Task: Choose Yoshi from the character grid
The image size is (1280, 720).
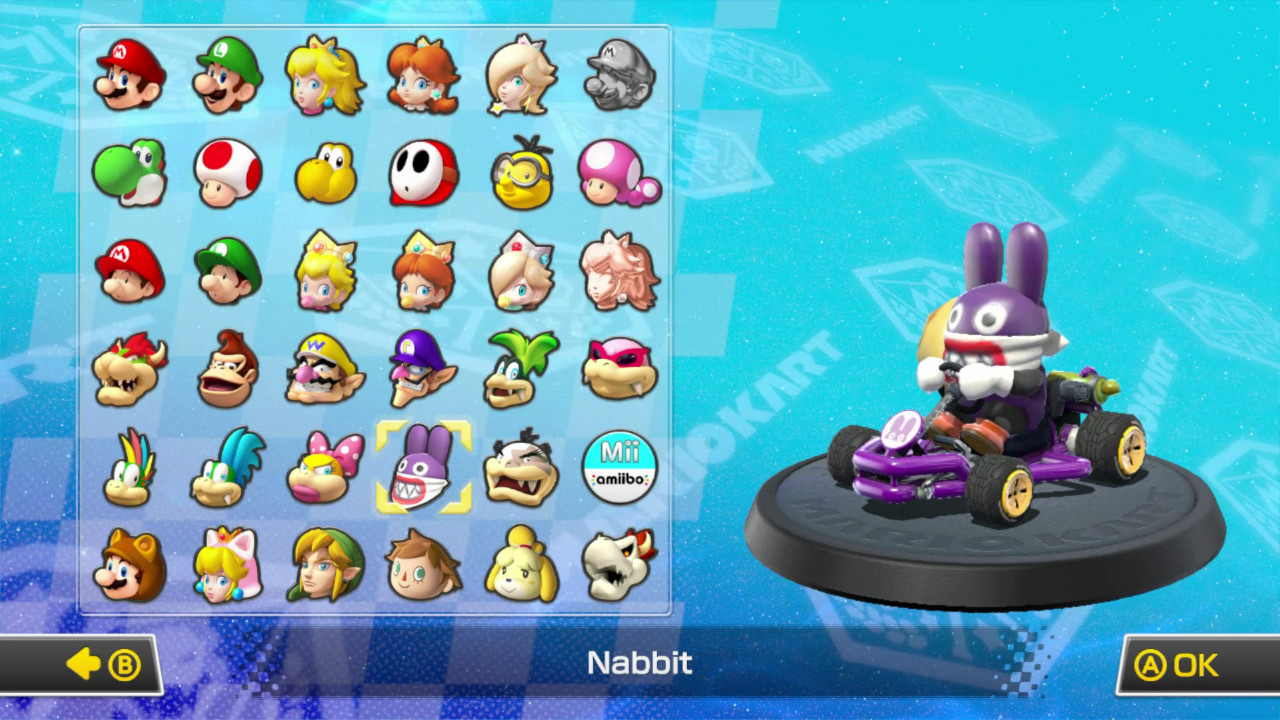Action: point(126,174)
